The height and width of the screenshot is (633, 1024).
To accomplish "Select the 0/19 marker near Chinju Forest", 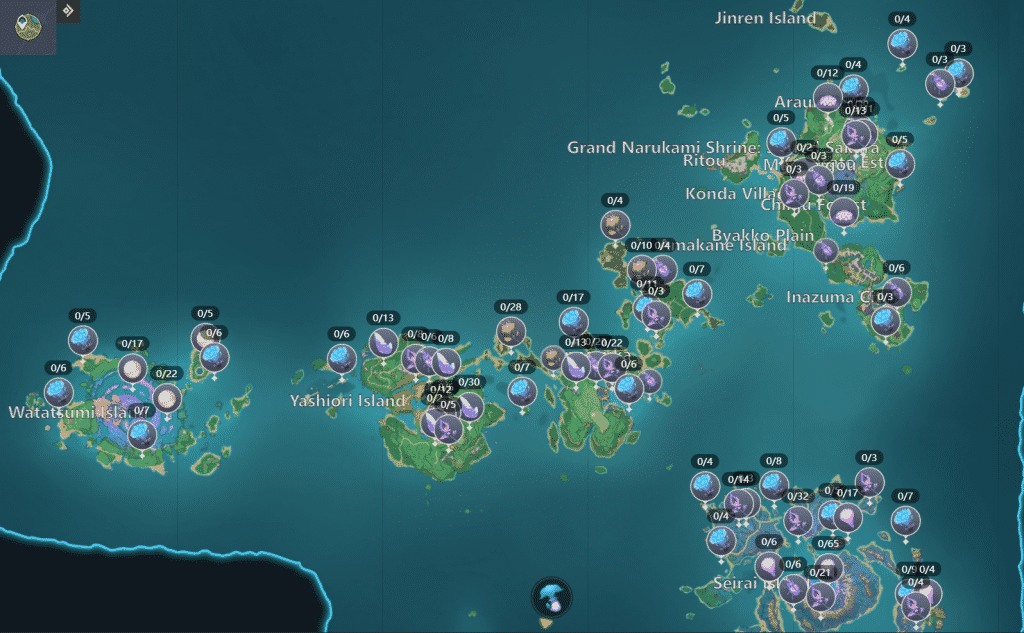I will point(845,212).
